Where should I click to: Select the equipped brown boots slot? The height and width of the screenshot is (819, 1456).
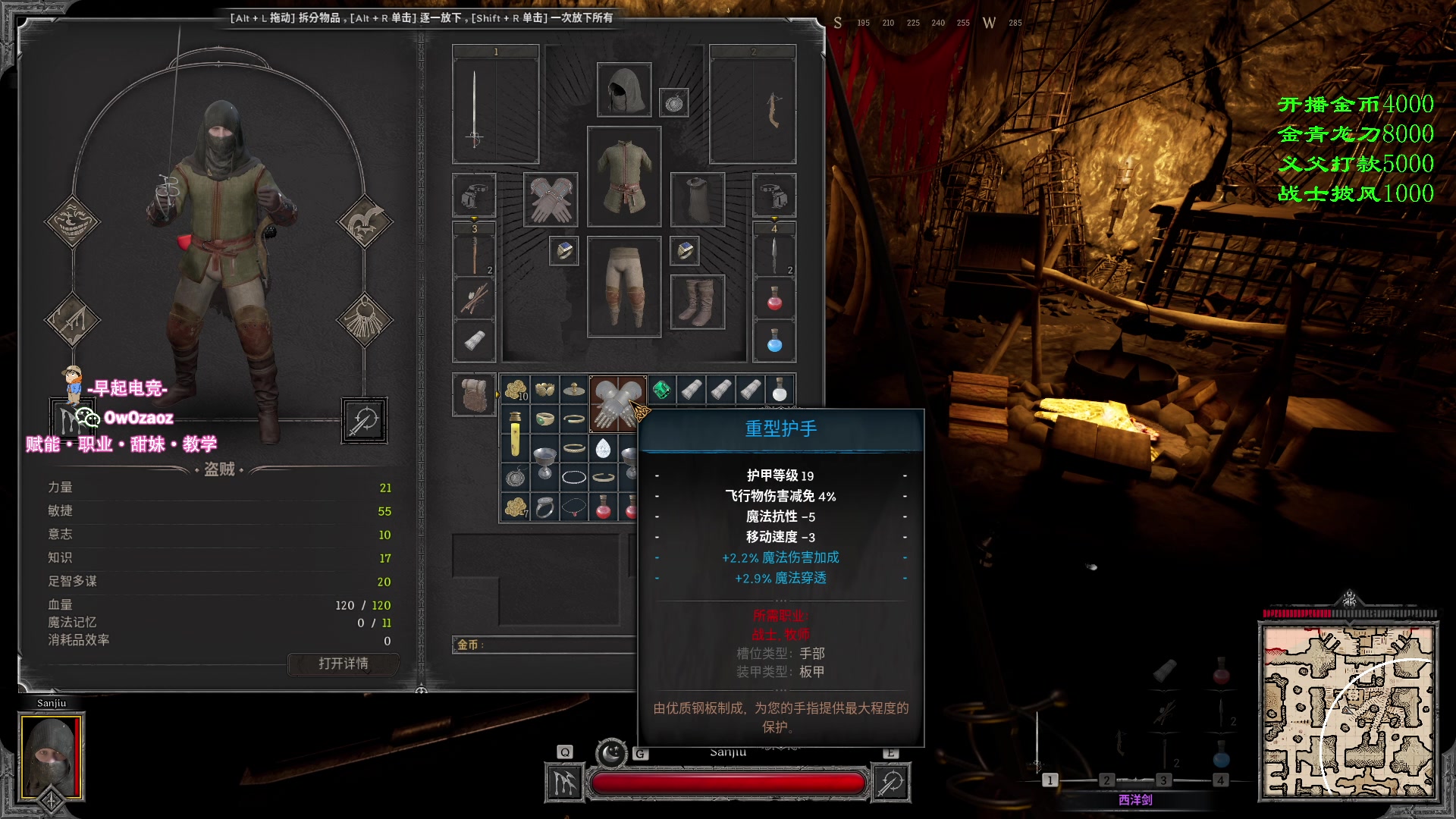(x=697, y=302)
